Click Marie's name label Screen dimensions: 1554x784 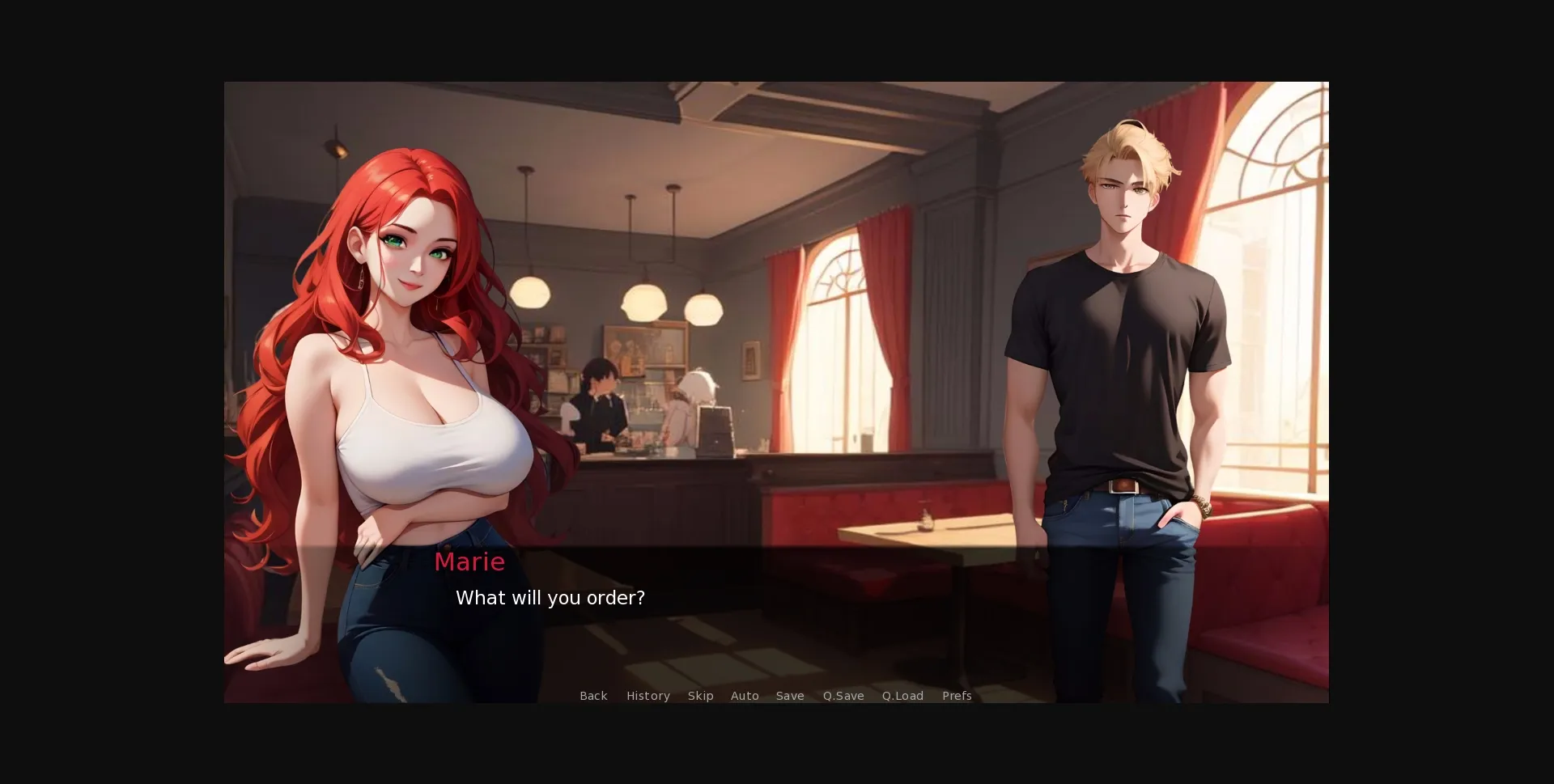tap(469, 562)
